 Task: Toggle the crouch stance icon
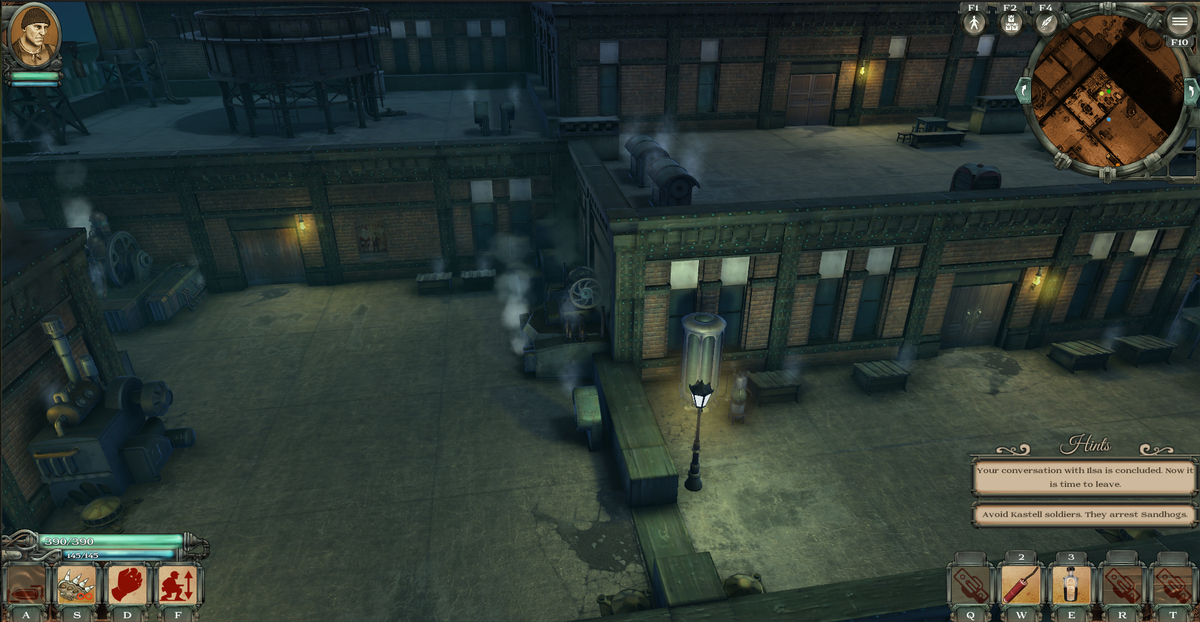[x=177, y=585]
